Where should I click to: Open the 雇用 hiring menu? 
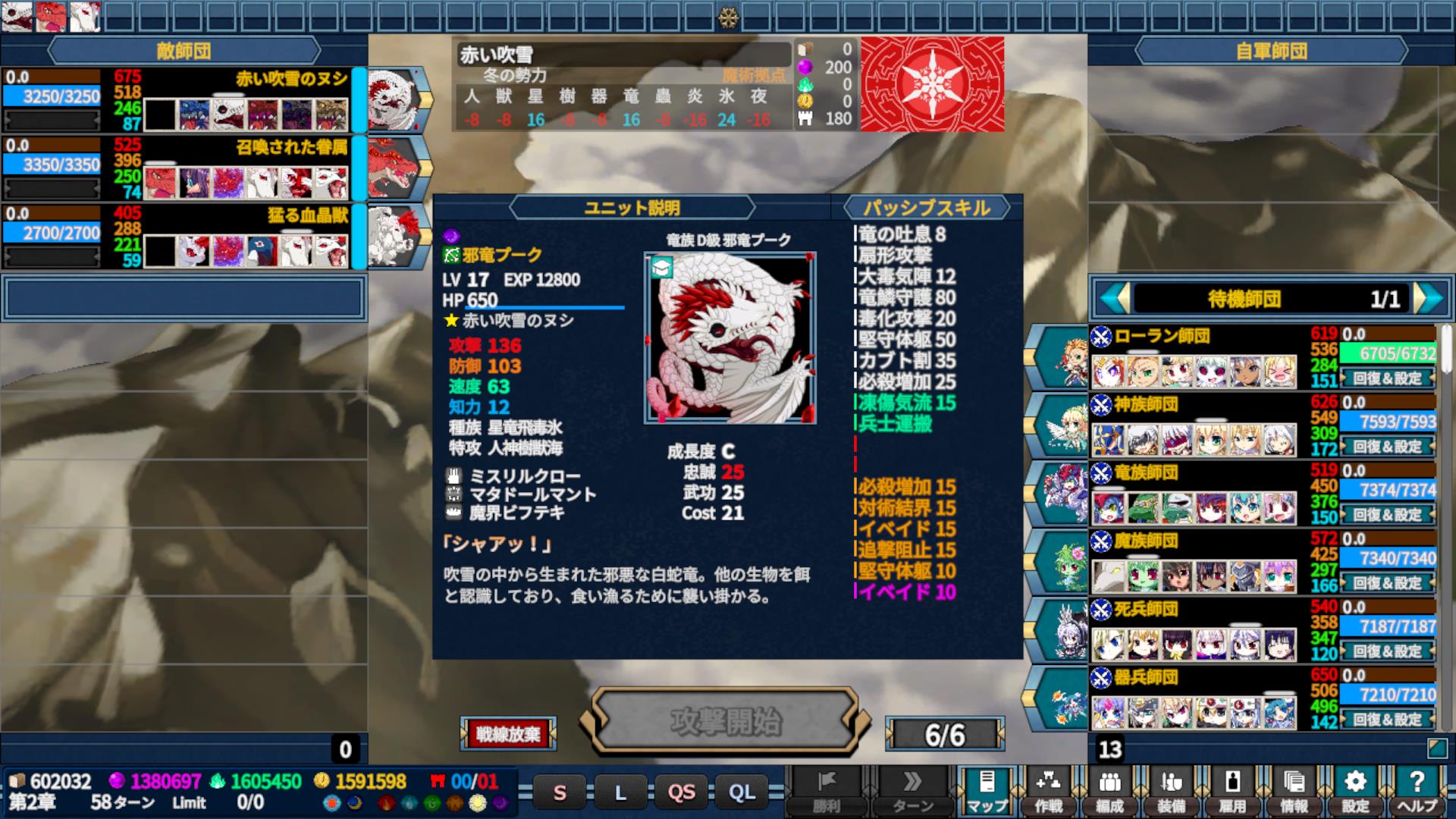[1232, 791]
